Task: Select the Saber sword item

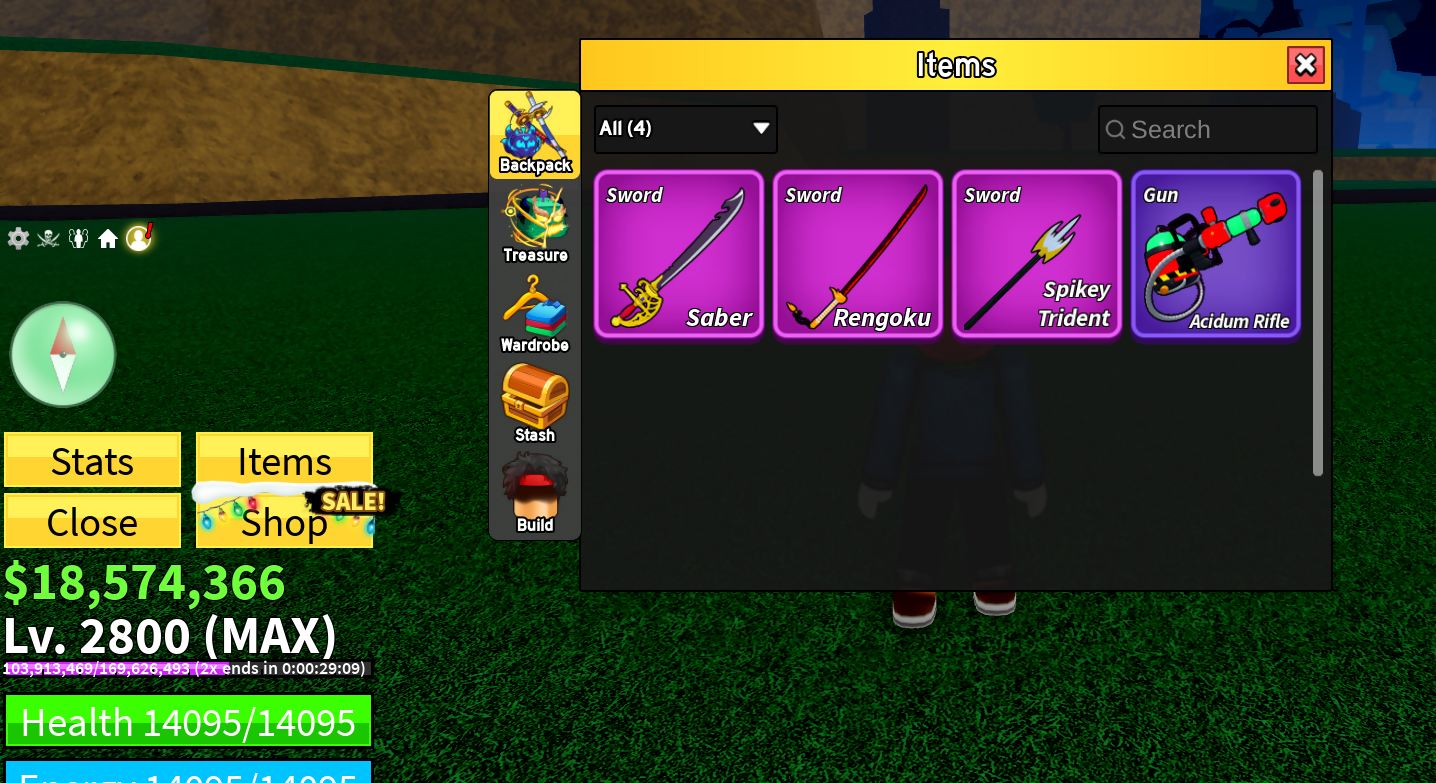Action: [x=679, y=254]
